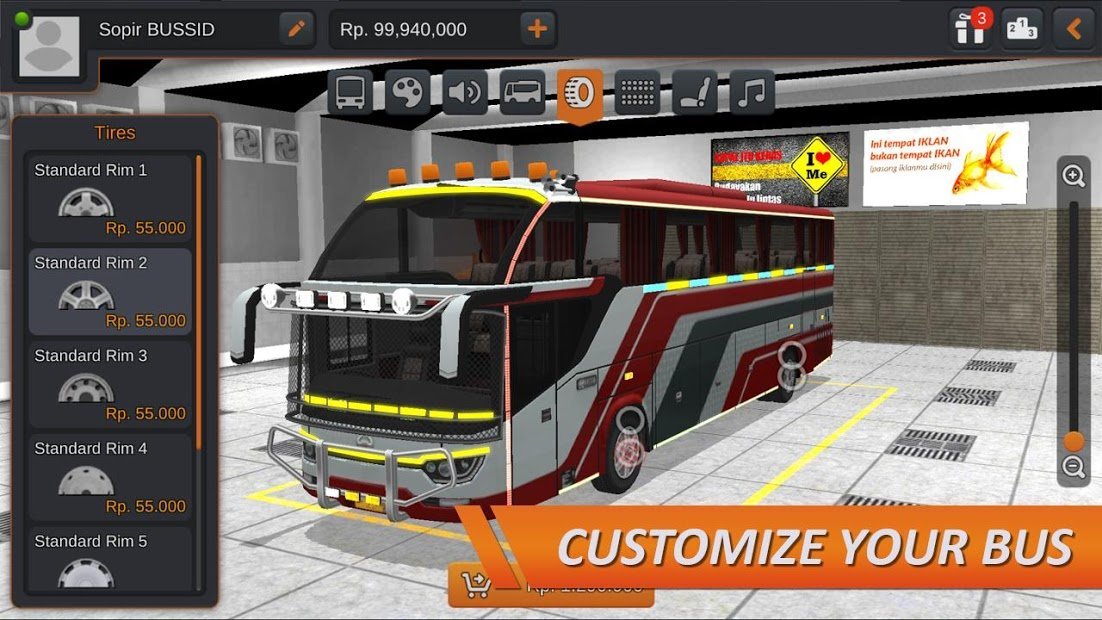
Task: Select the horn sound tab
Action: point(465,93)
